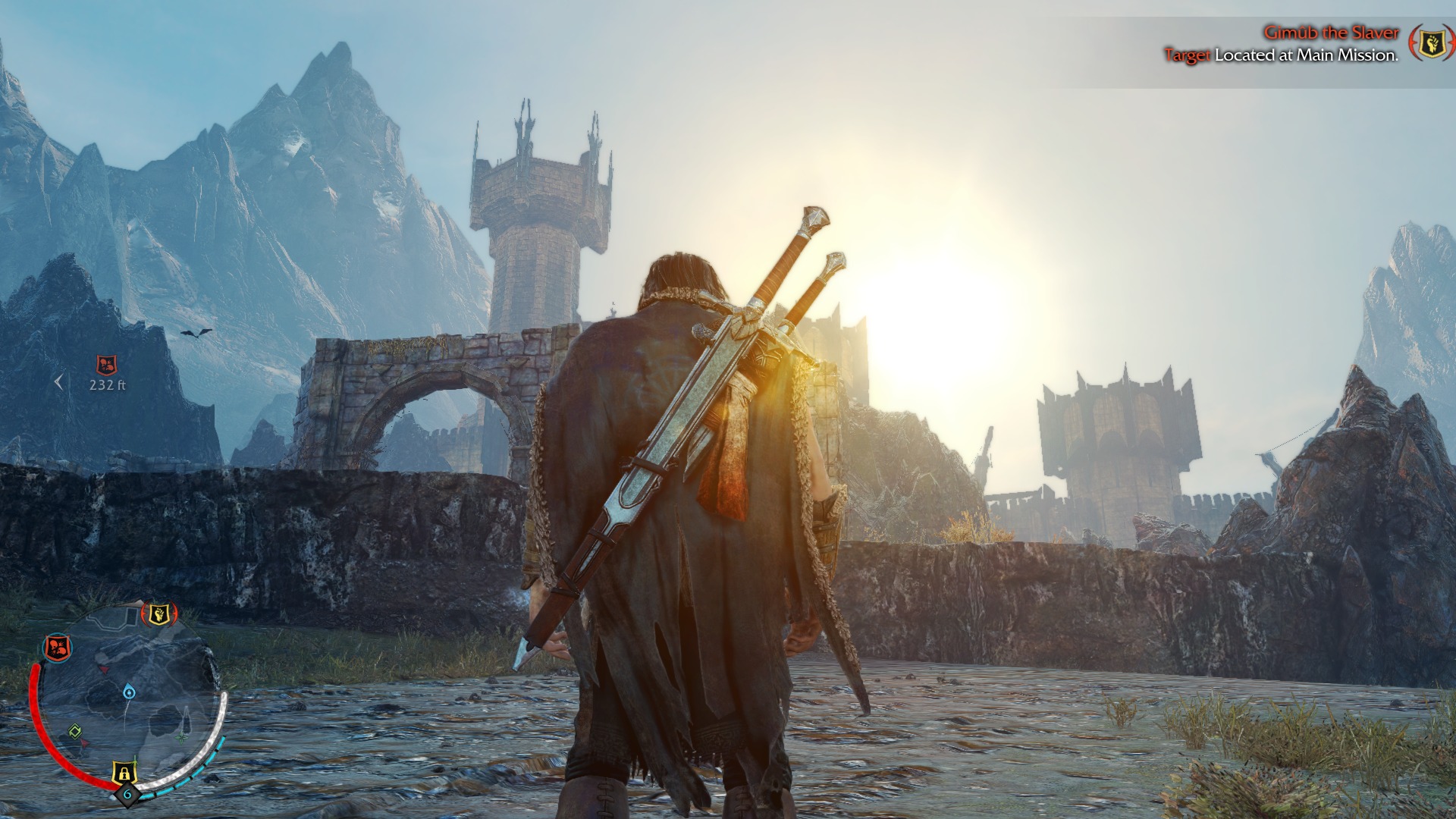Click the green four-point star minimap marker
The height and width of the screenshot is (819, 1456).
181,737
